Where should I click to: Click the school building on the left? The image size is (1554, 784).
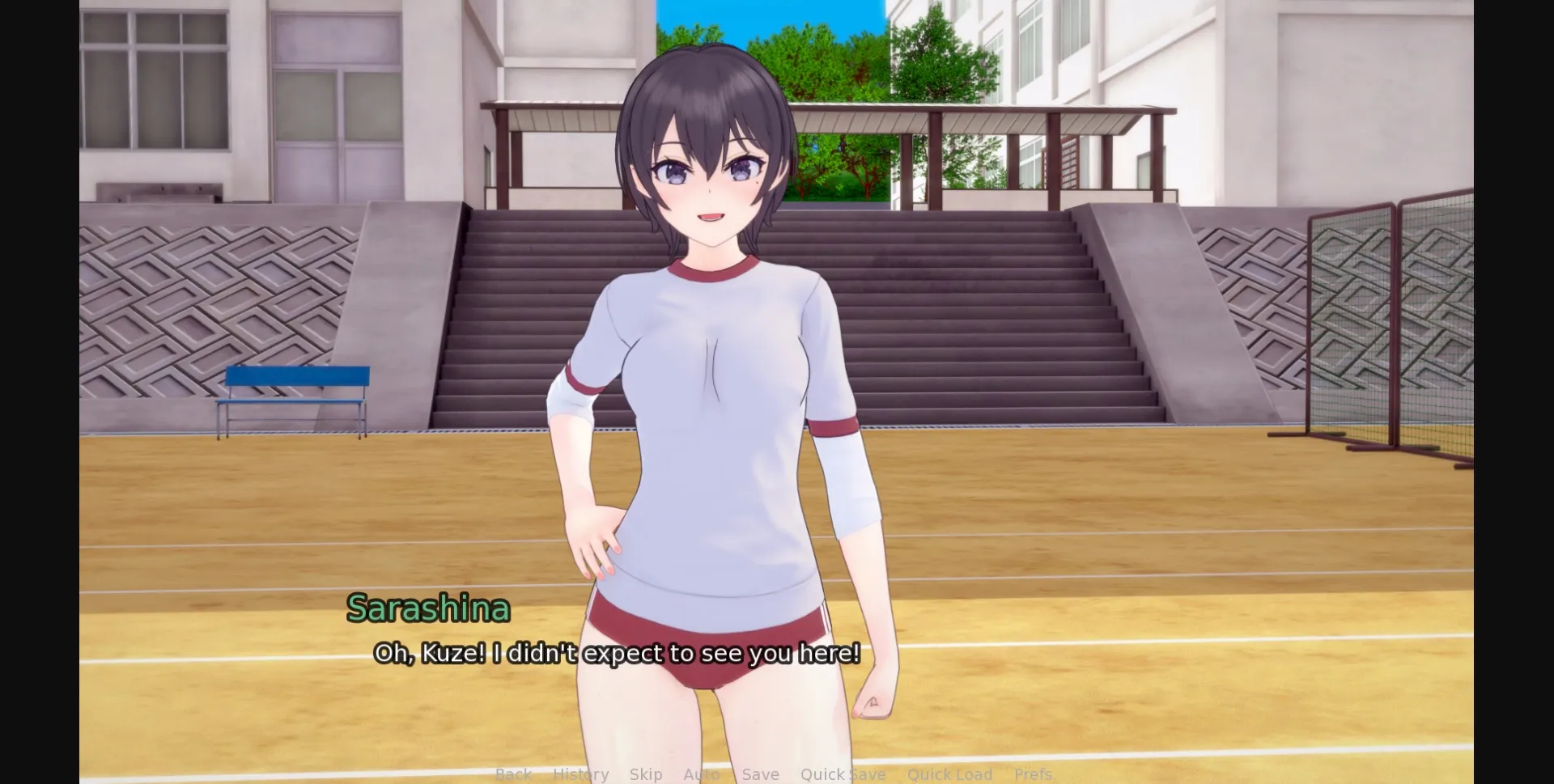pos(202,97)
